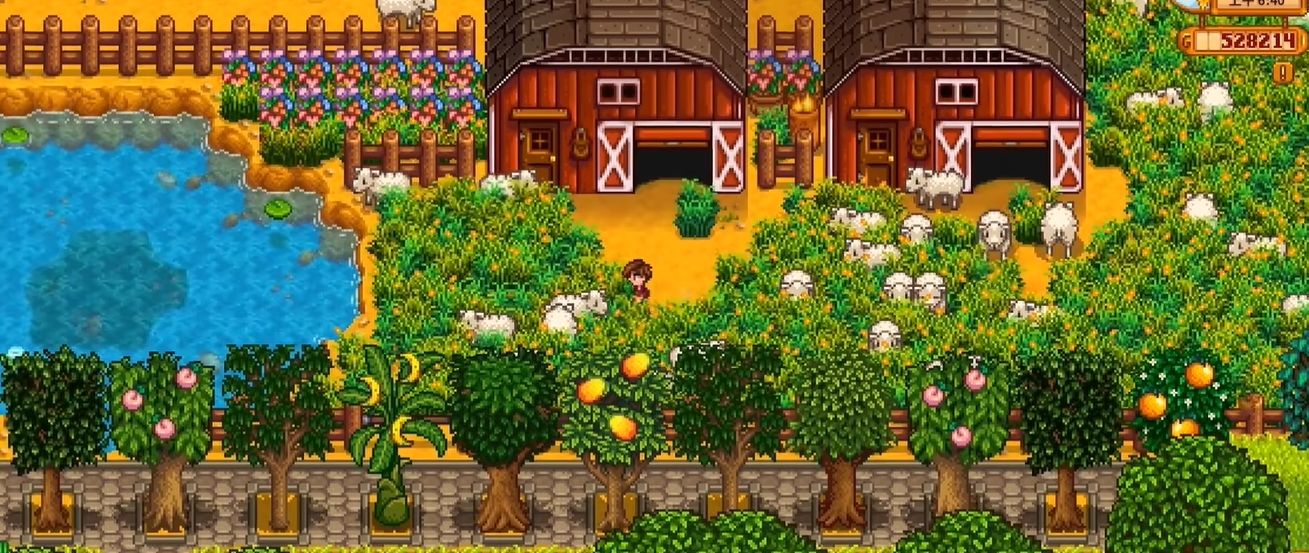
Task: Open the quest journal exclamation icon
Action: (1283, 72)
